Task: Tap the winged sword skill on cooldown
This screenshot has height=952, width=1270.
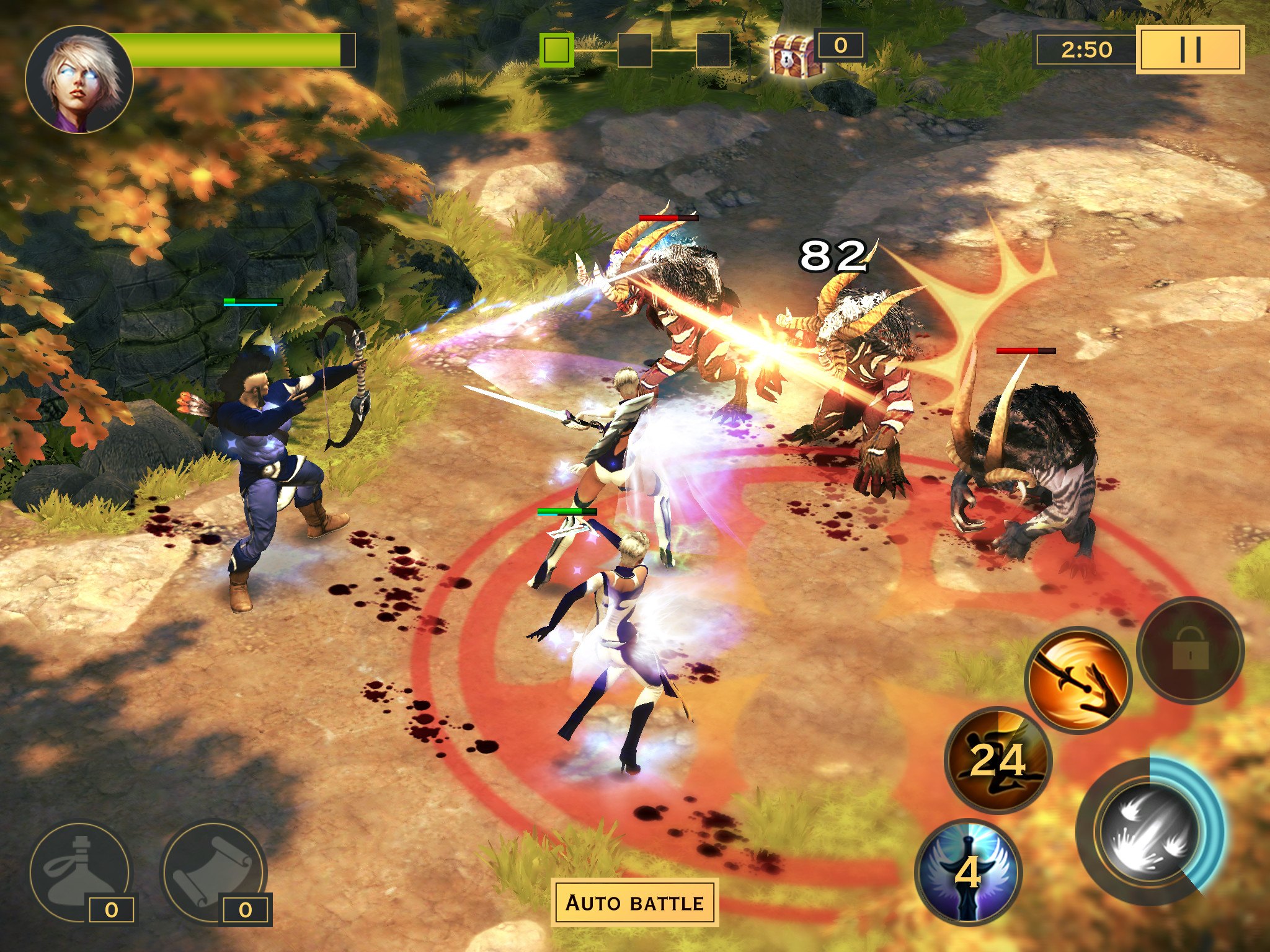Action: click(x=967, y=871)
